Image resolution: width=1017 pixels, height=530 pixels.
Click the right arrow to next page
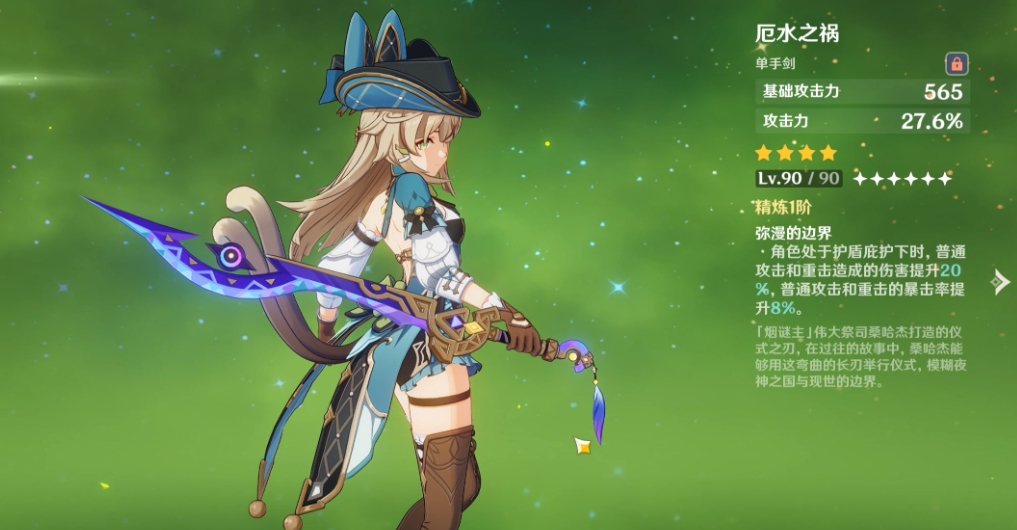[999, 282]
